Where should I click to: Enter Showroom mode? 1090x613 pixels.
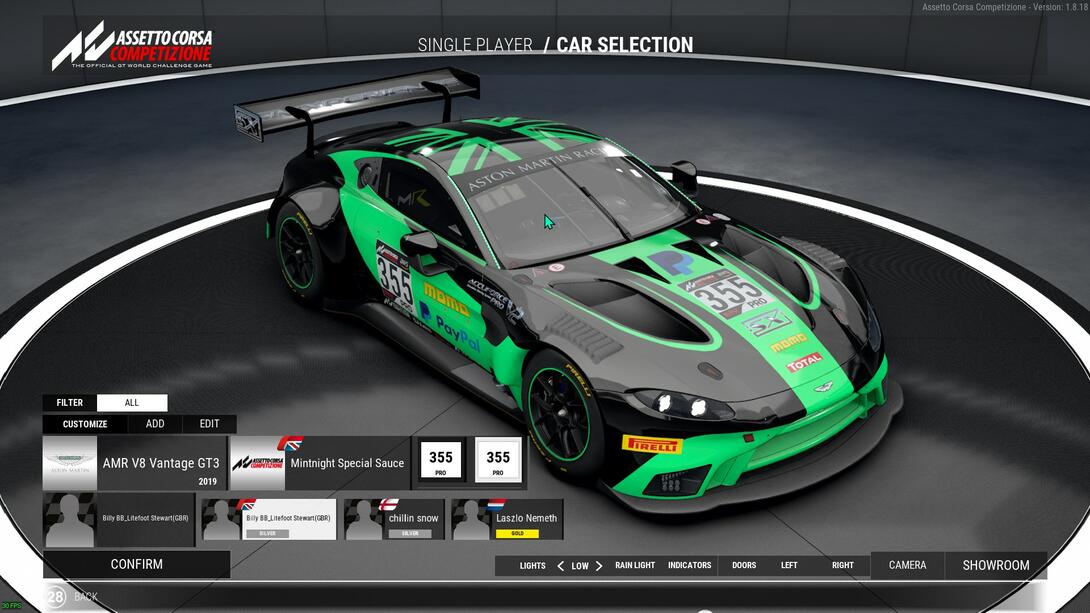coord(995,565)
